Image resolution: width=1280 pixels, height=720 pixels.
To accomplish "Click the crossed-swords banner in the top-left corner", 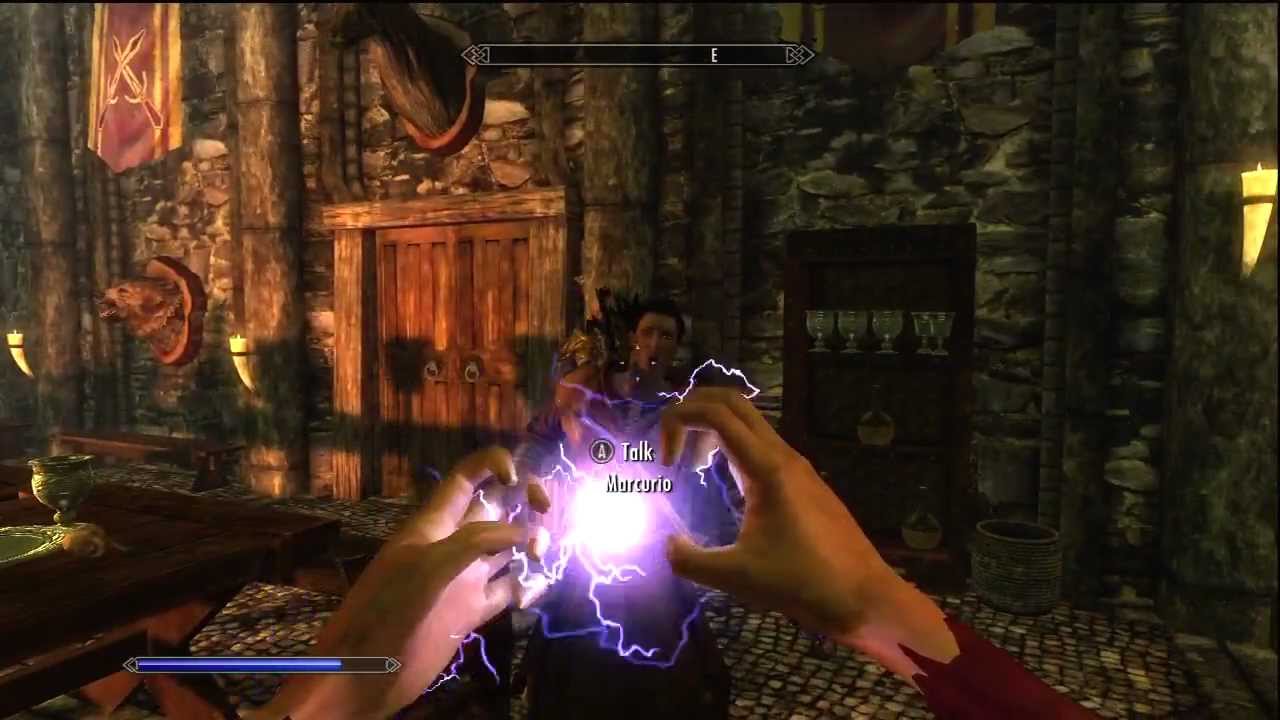I will click(x=130, y=80).
